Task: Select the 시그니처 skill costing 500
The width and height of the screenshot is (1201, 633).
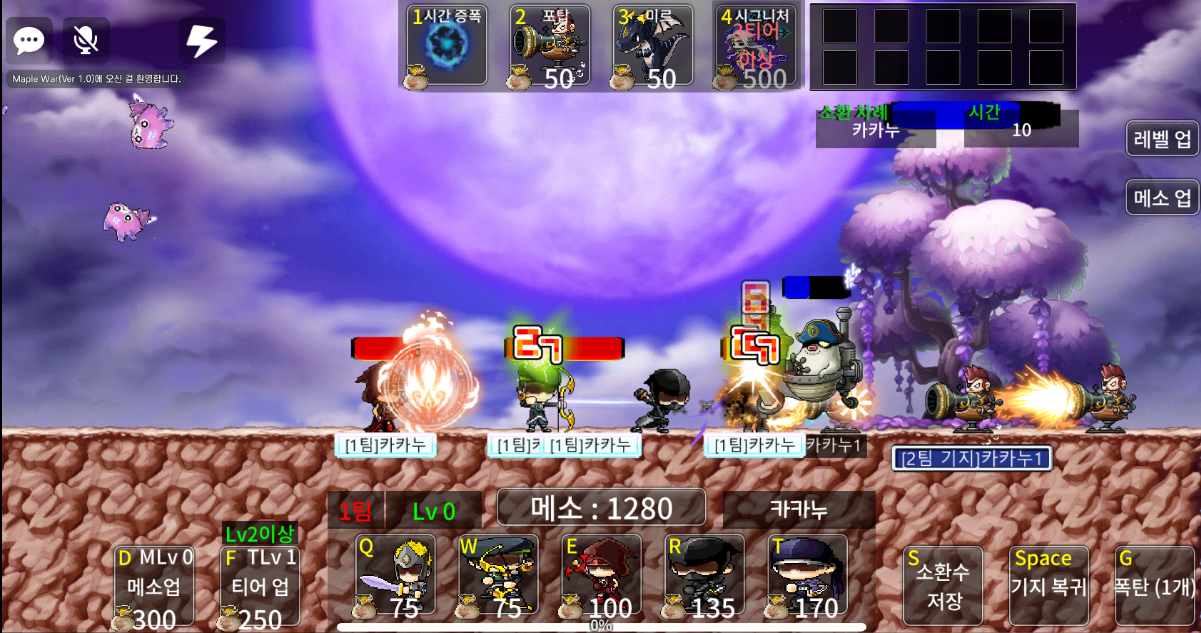Action: (756, 46)
